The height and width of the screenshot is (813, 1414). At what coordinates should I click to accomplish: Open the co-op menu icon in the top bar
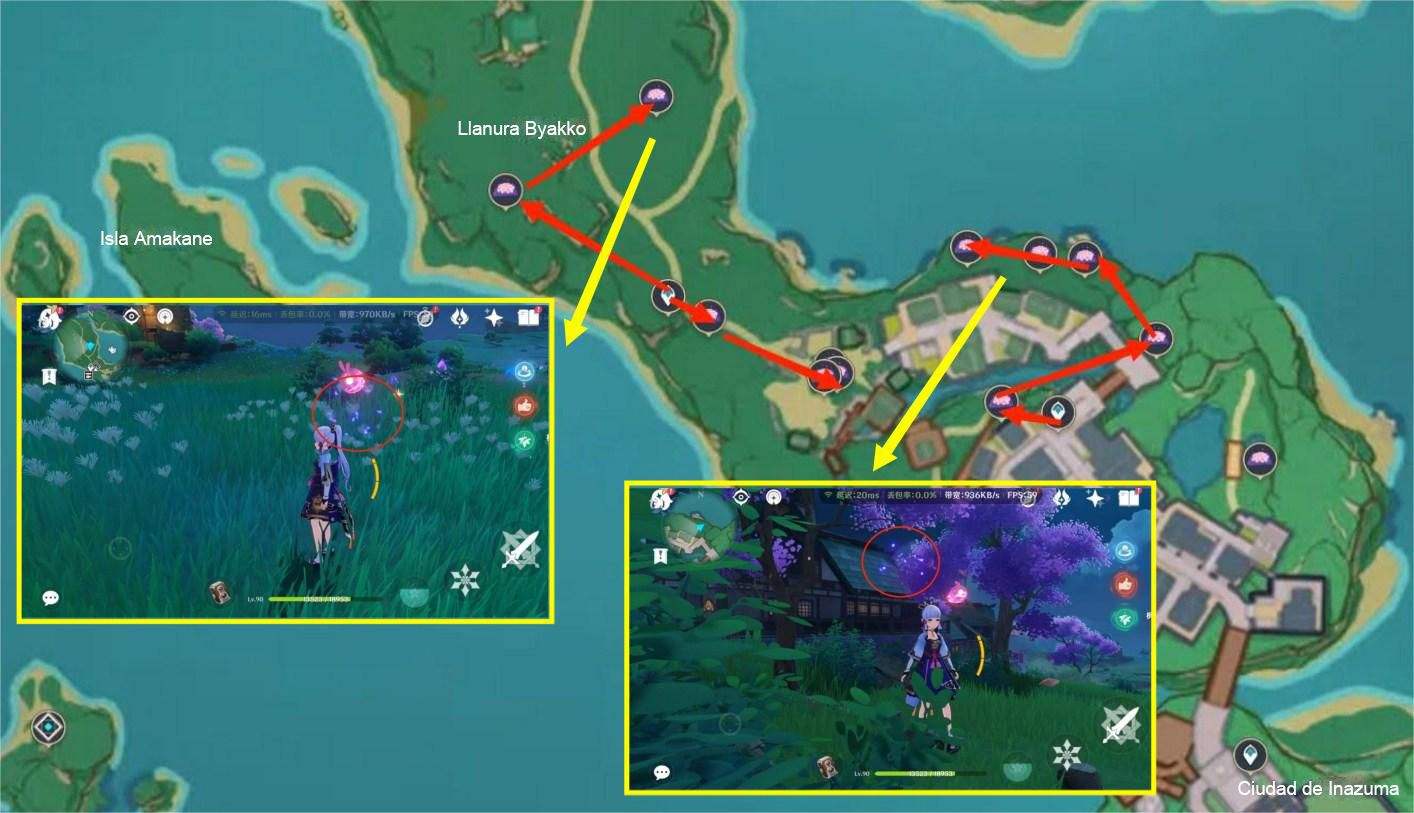click(x=165, y=317)
